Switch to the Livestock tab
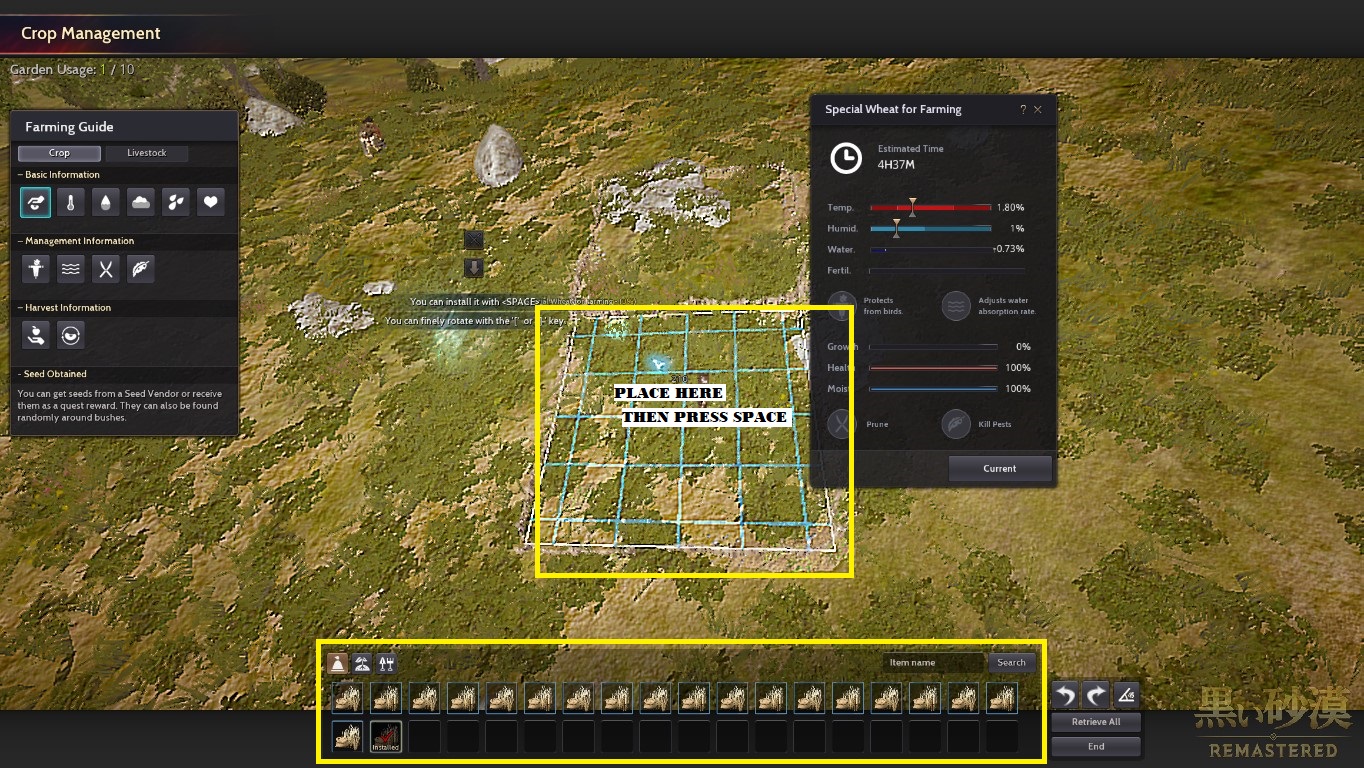Screen dimensions: 1364x768 (147, 153)
